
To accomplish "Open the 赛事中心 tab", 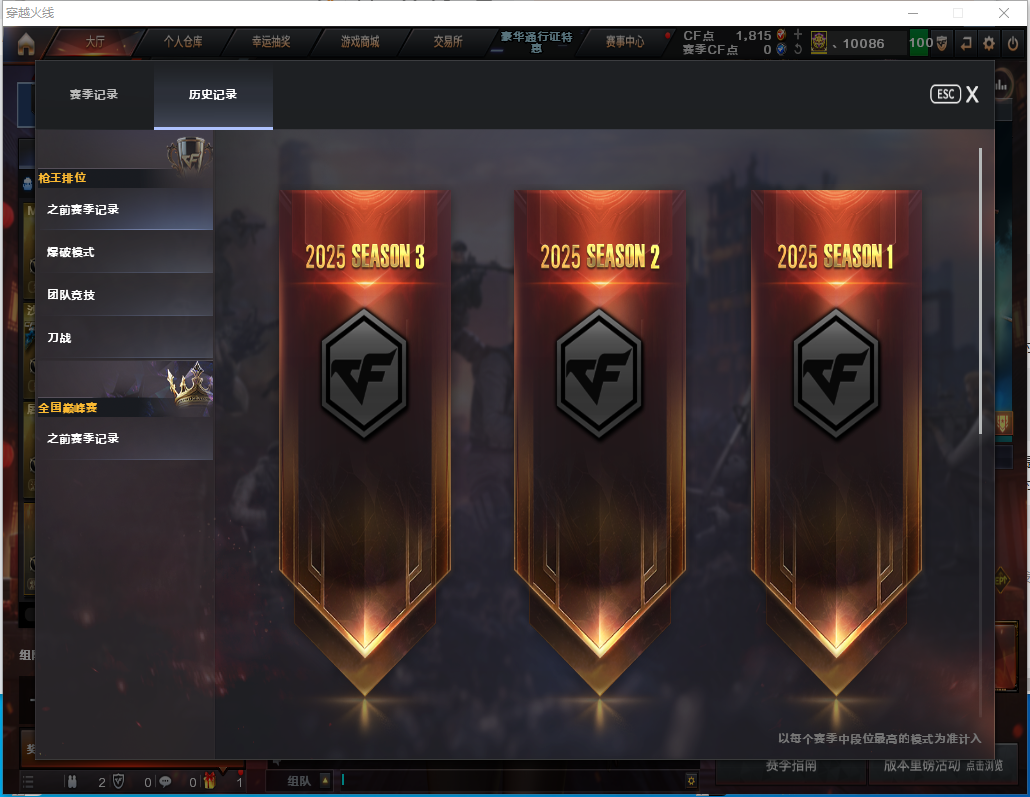I will tap(625, 42).
